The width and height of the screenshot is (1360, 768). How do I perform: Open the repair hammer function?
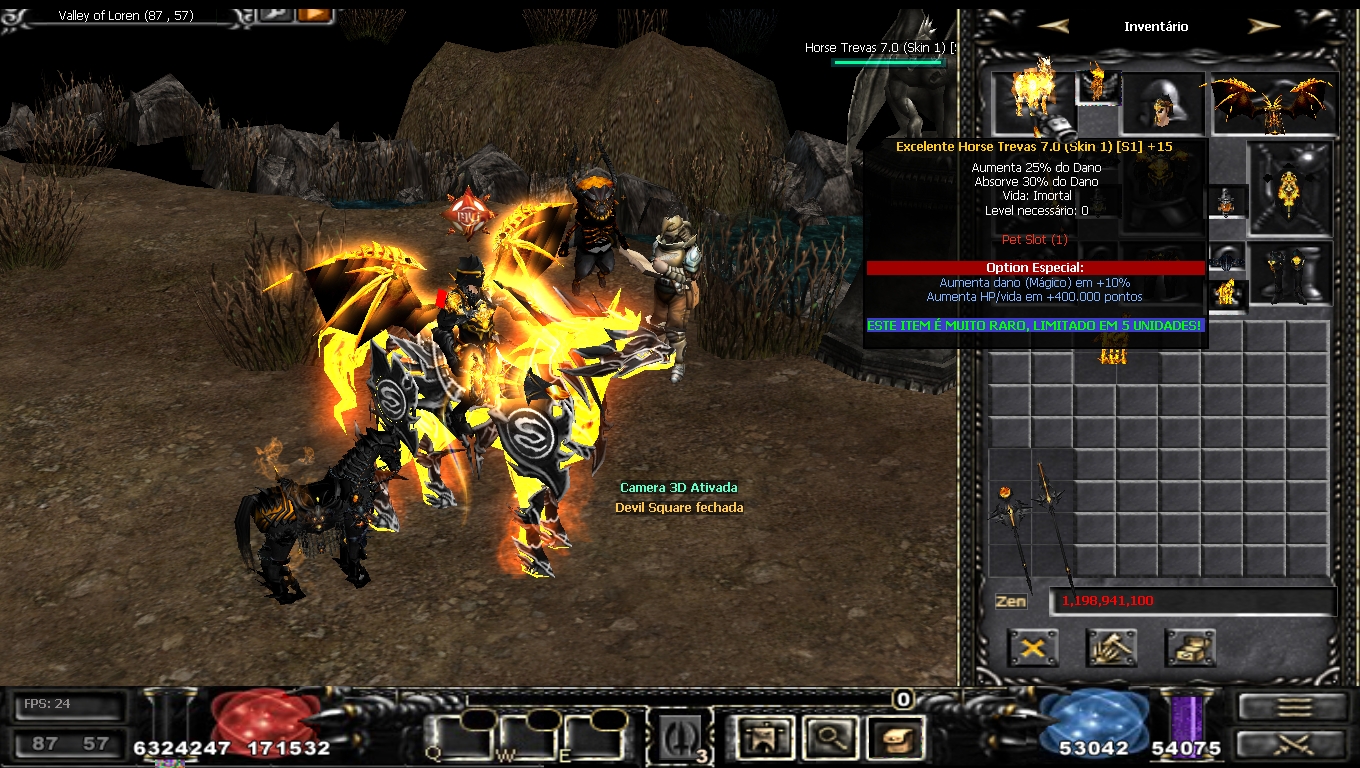tap(1112, 648)
